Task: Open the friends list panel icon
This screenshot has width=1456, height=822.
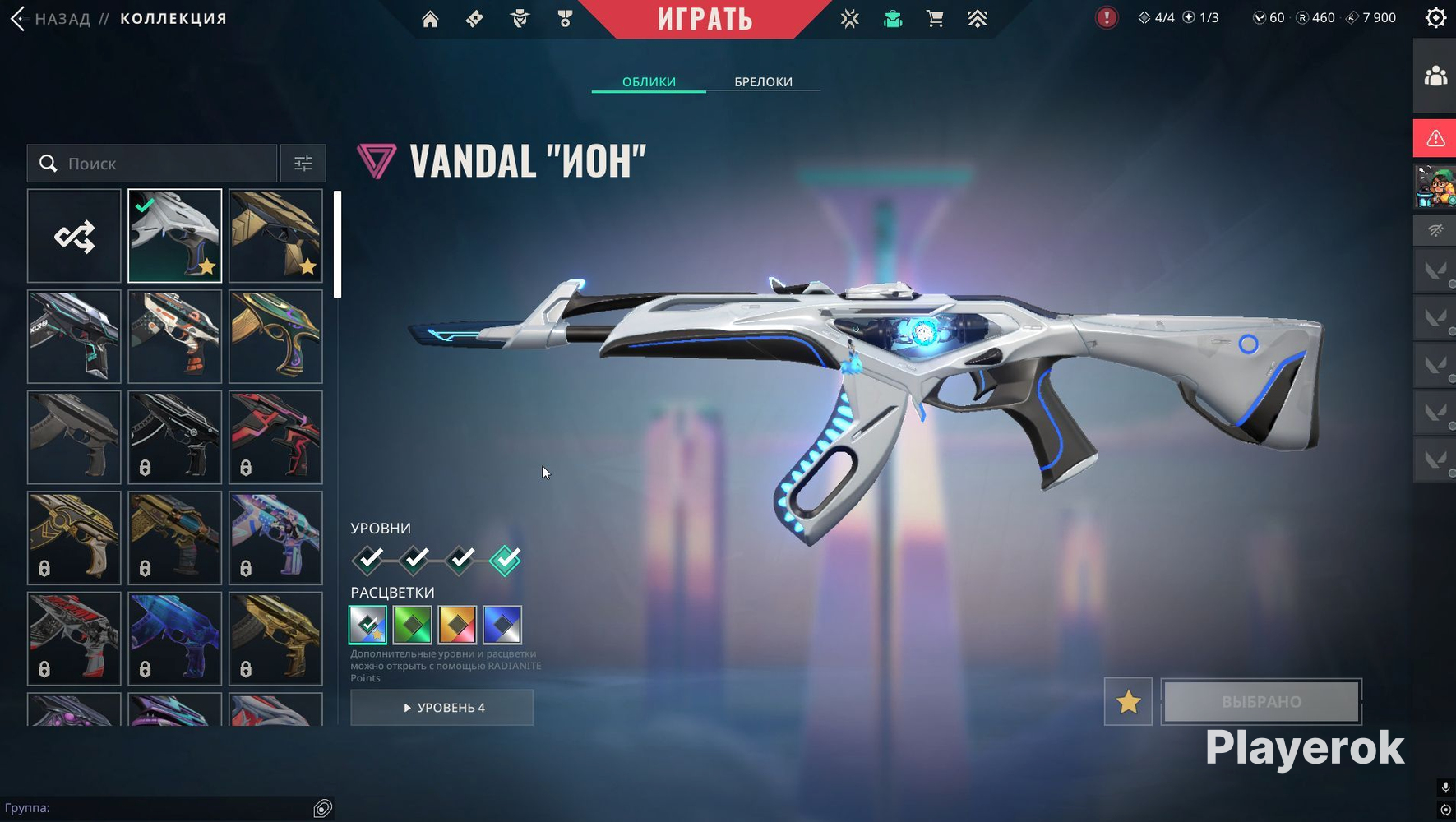Action: coord(1435,76)
